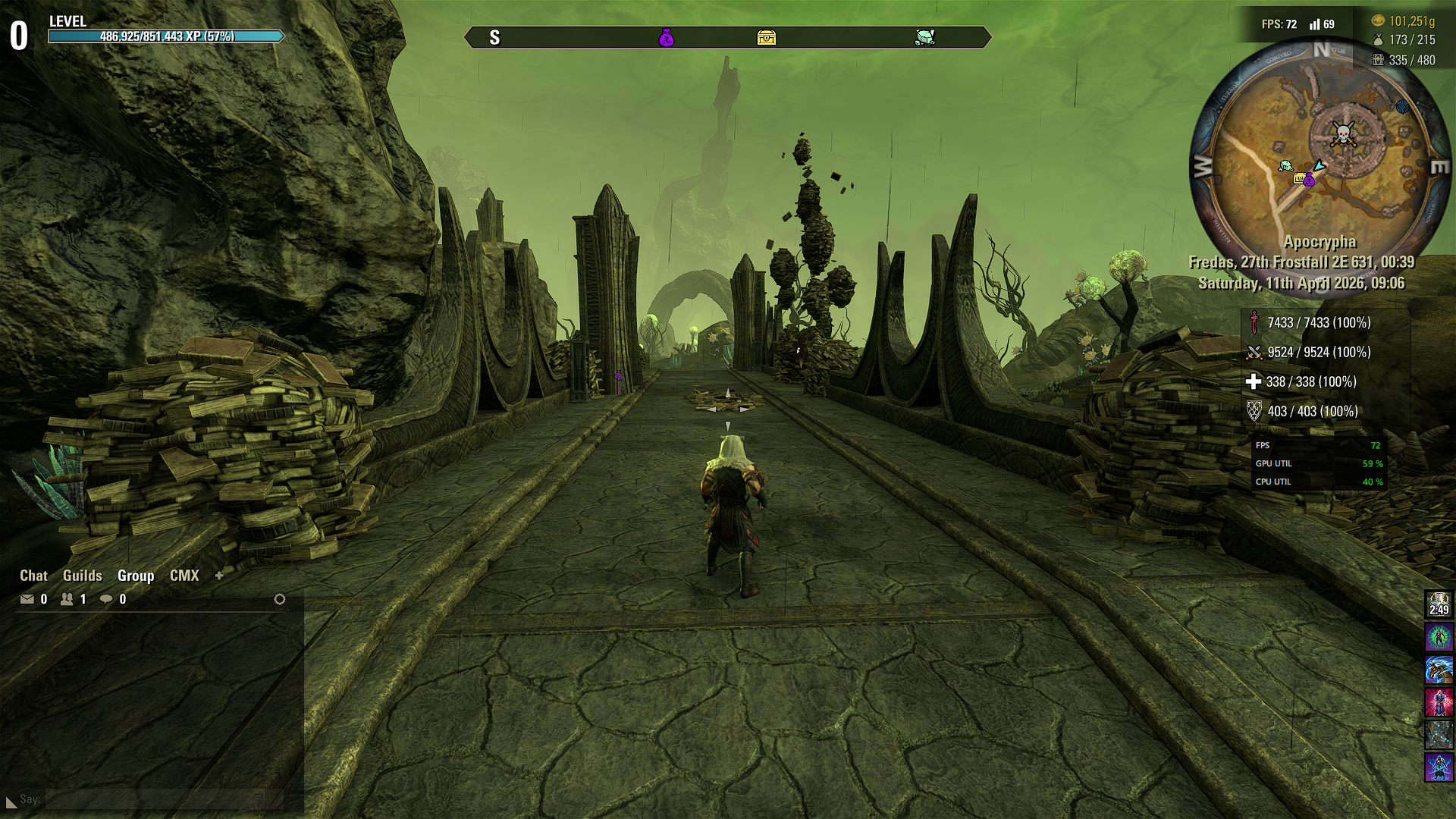Select the galloping horse buff icon
The height and width of the screenshot is (819, 1456).
(x=1439, y=670)
